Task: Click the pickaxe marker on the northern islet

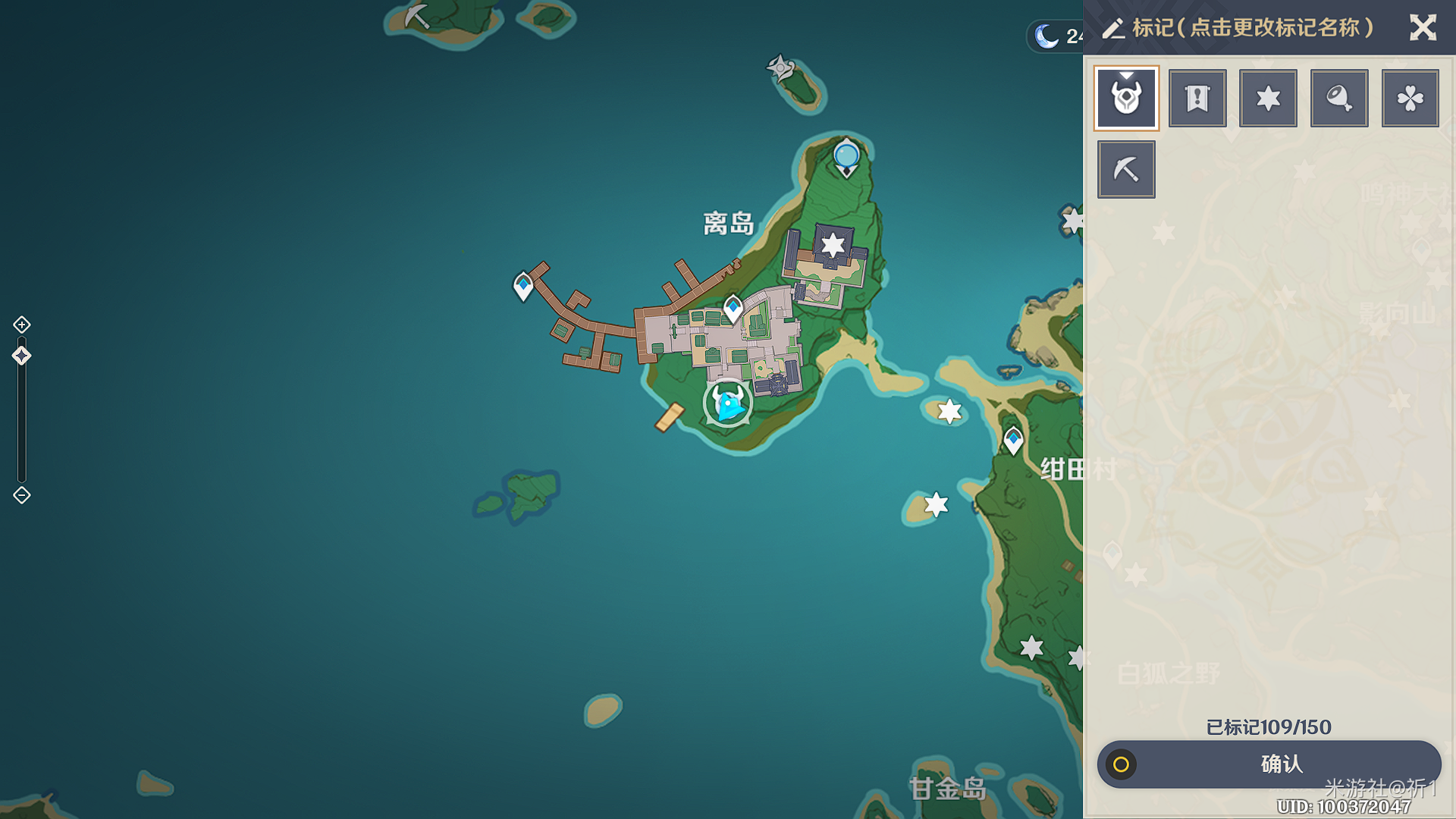Action: click(x=416, y=15)
